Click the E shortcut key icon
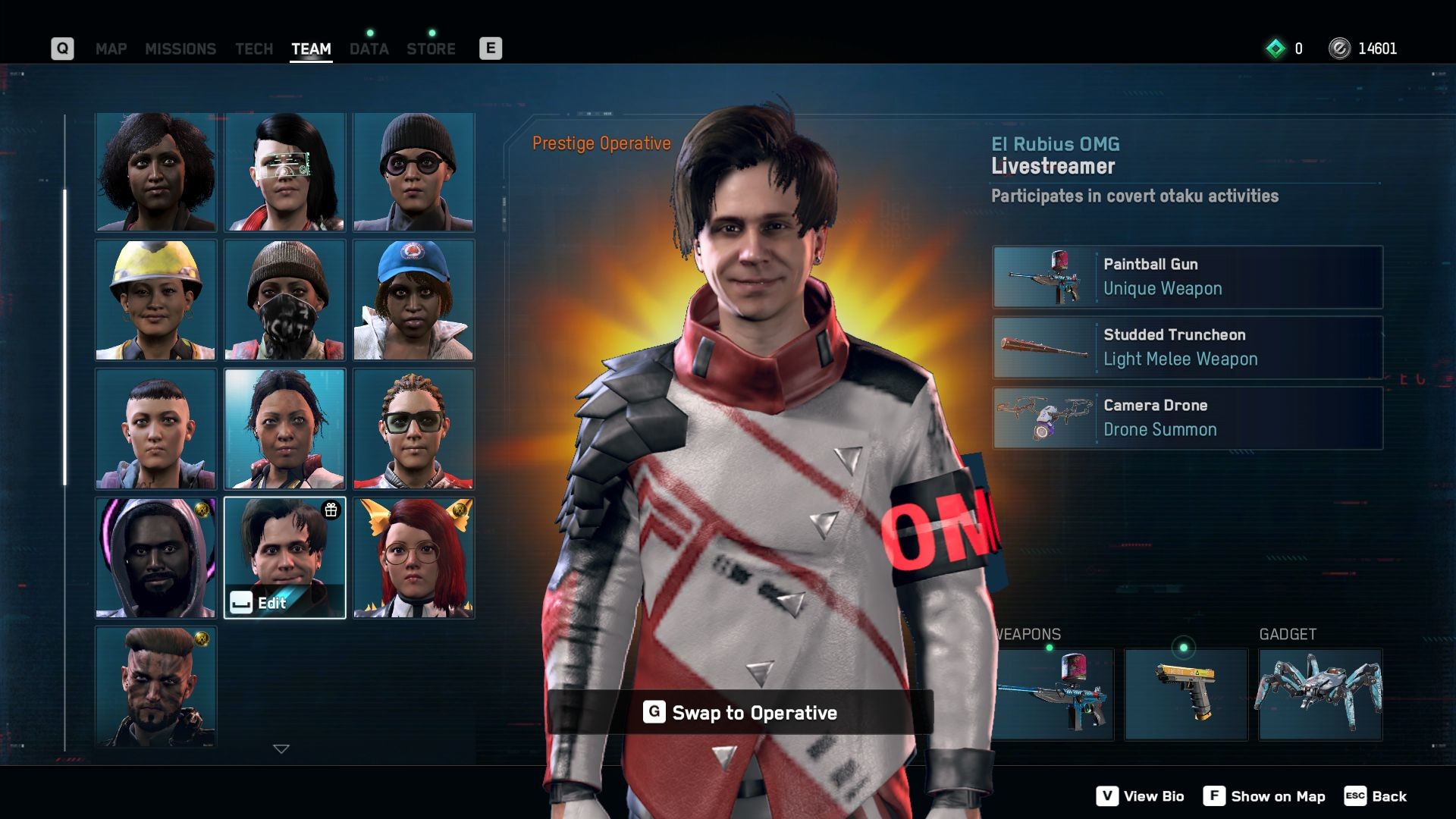Screen dimensions: 1456x819 pos(491,47)
